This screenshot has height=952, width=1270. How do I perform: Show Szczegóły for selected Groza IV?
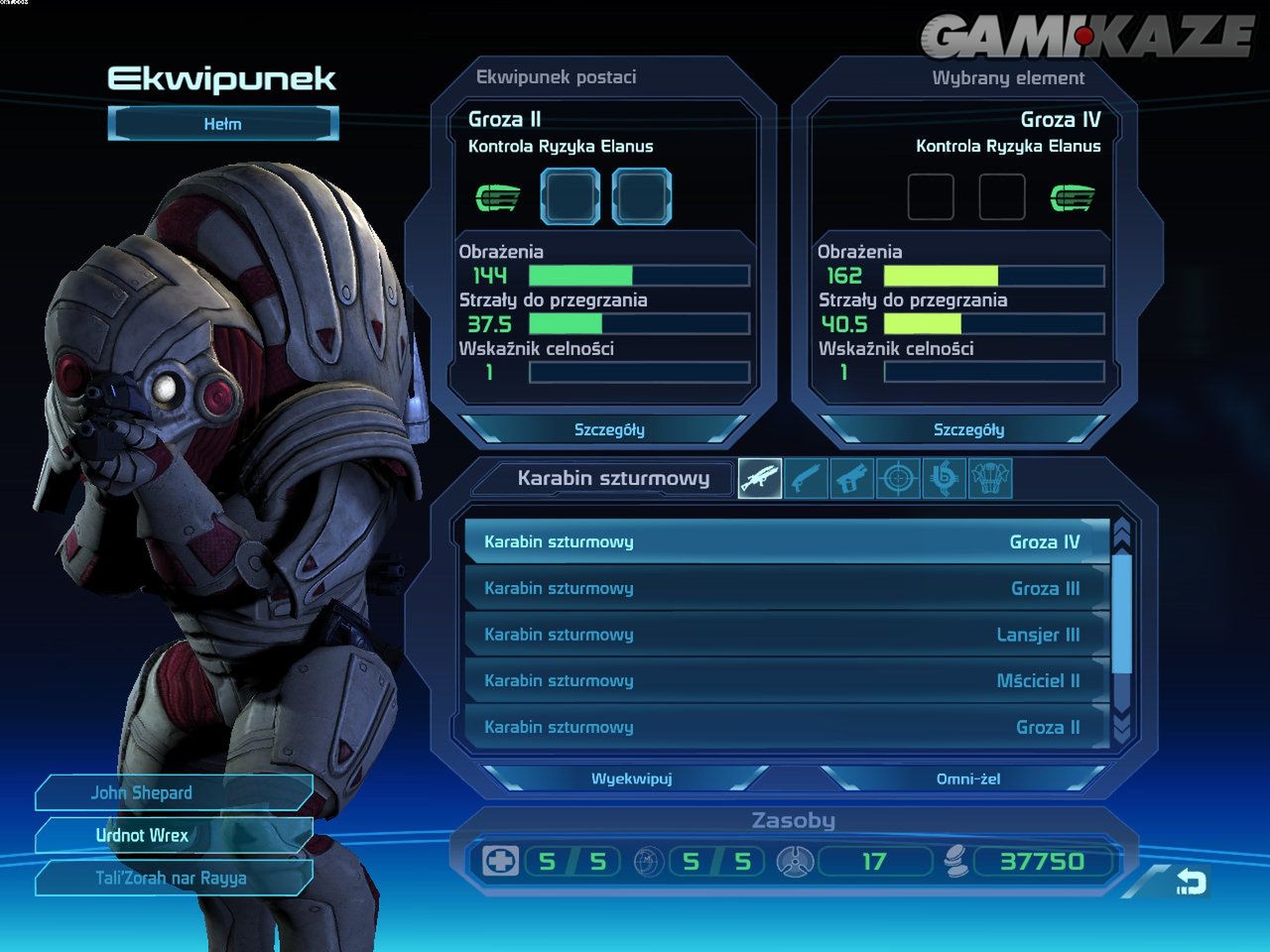click(967, 429)
